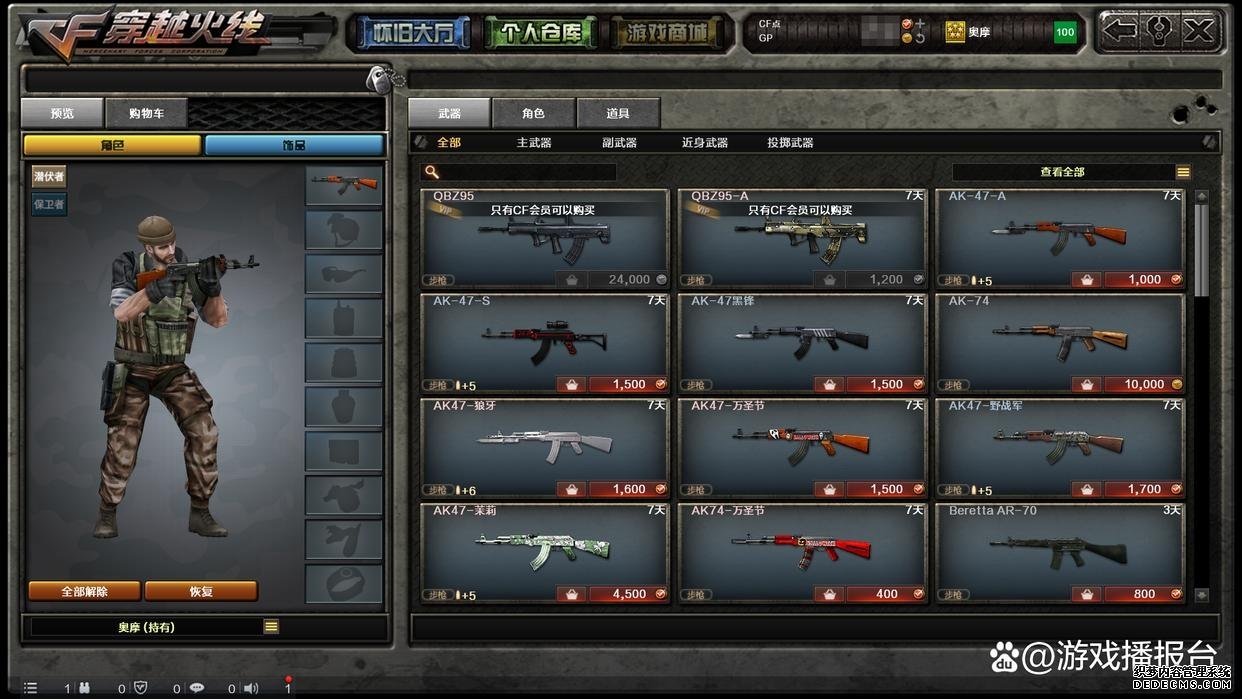
Task: Close the shop with the X button
Action: point(1197,31)
